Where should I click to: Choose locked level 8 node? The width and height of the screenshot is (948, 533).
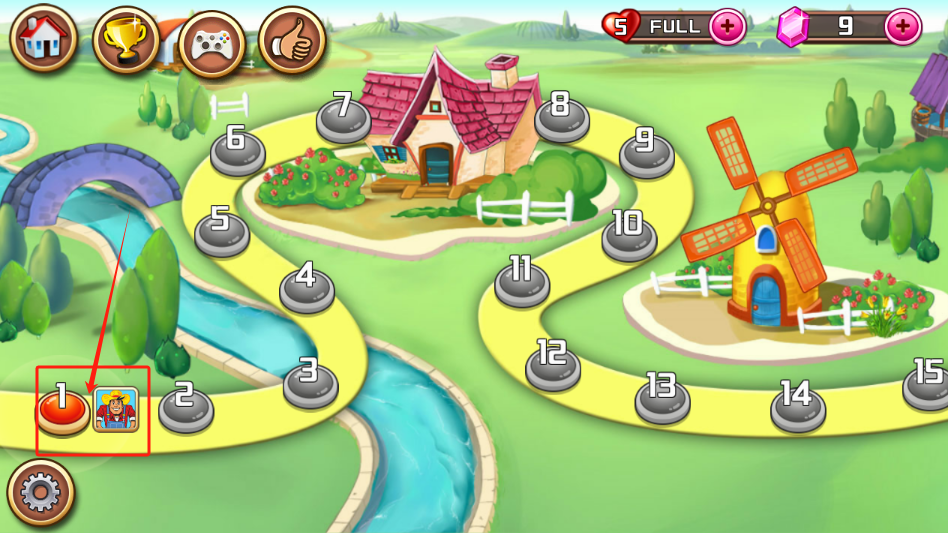pos(561,114)
